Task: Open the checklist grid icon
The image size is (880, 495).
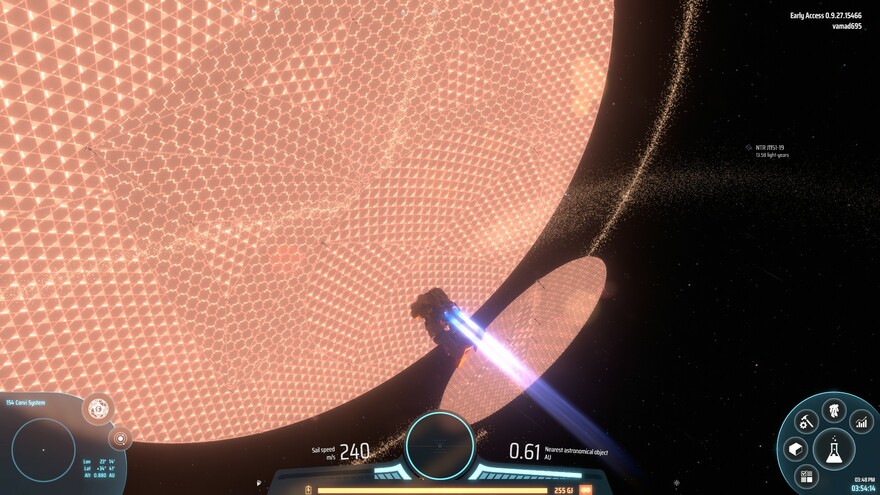Action: pyautogui.click(x=807, y=475)
